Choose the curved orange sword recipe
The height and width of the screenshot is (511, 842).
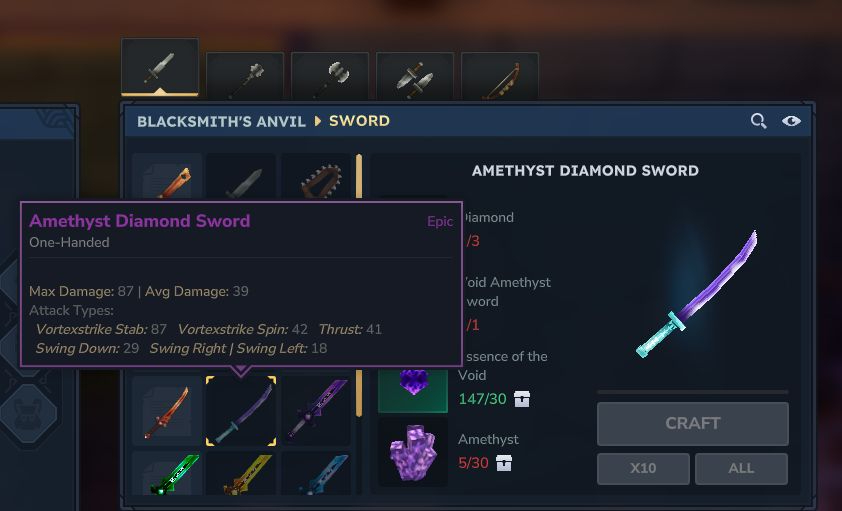click(x=167, y=410)
